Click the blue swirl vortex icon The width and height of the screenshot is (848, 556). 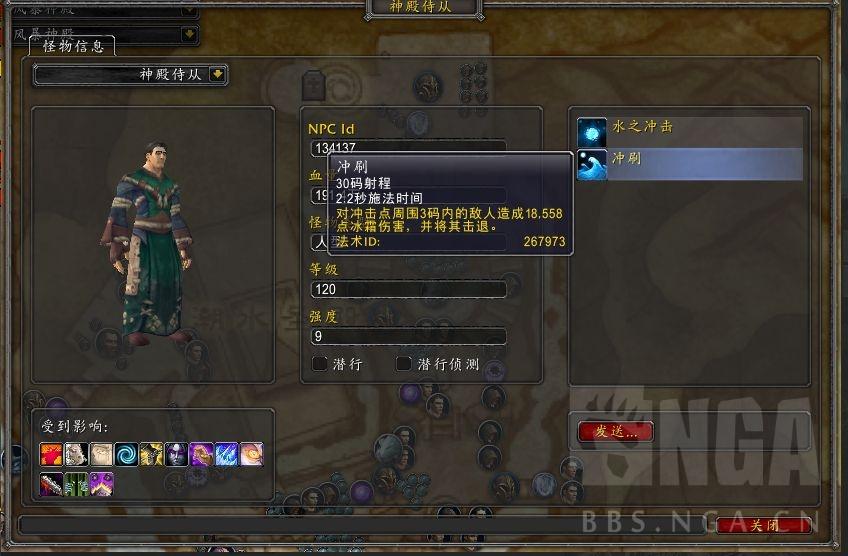point(127,456)
